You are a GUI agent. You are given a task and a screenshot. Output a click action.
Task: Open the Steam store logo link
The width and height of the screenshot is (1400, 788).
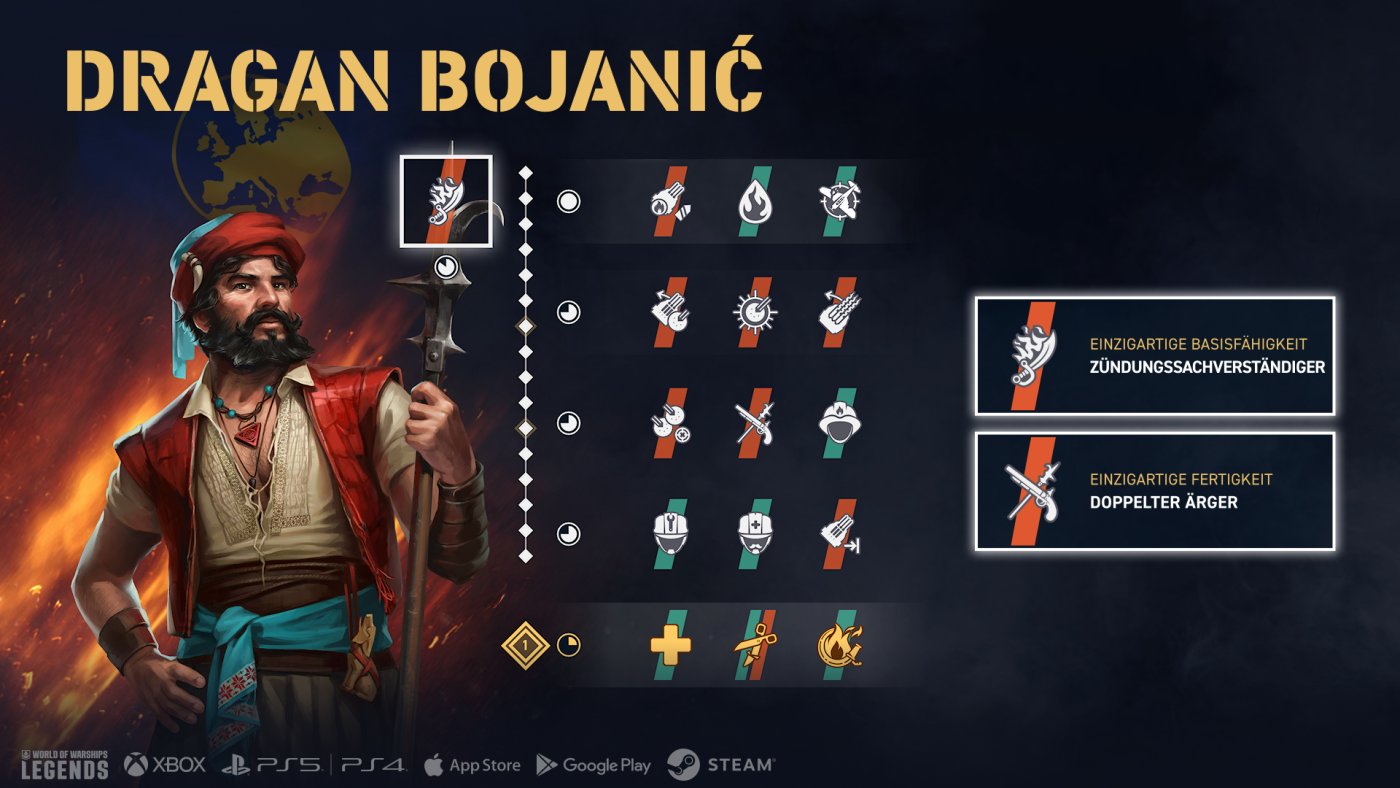tap(721, 765)
